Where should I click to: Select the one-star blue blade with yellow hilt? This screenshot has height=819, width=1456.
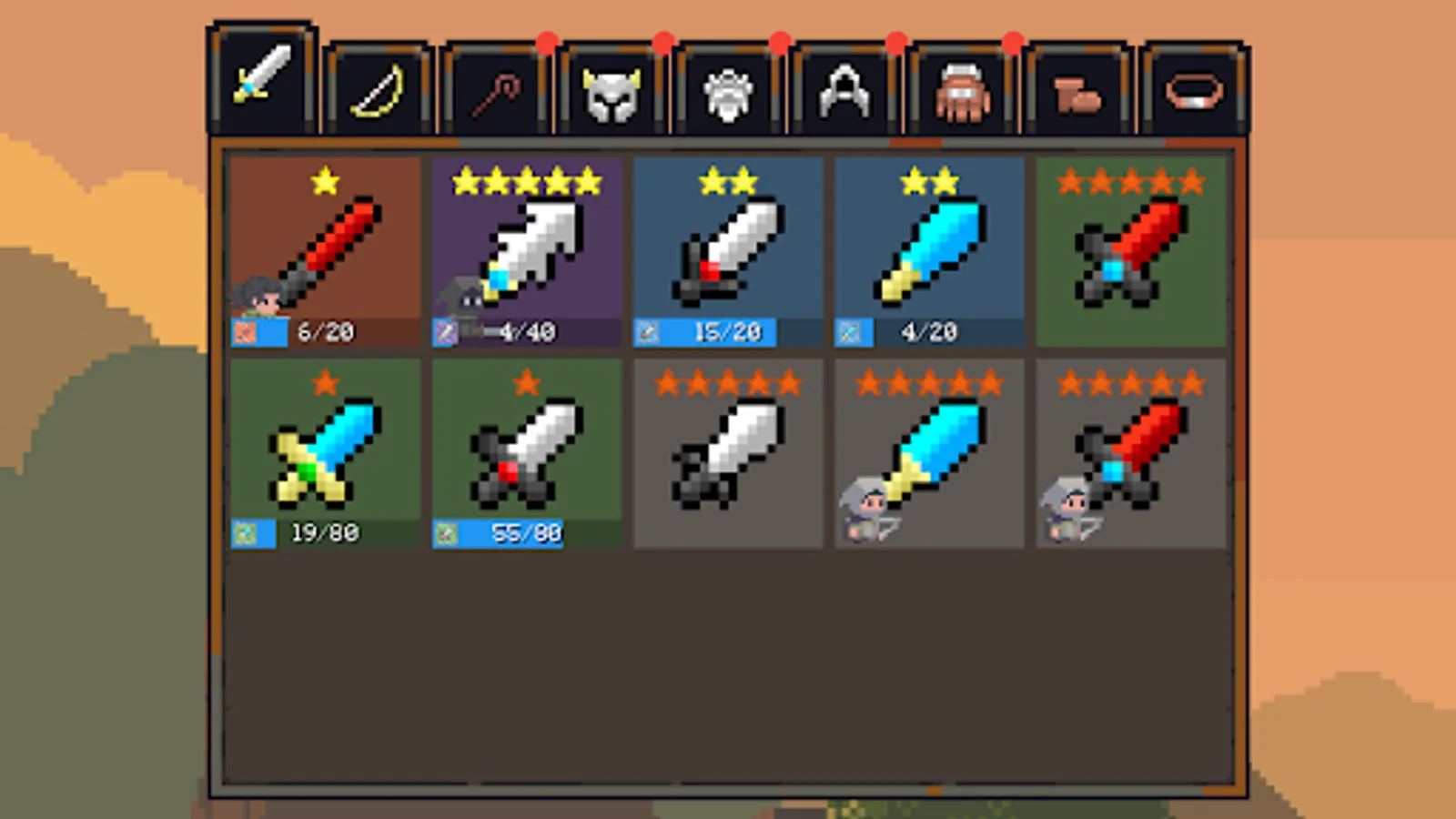point(323,446)
